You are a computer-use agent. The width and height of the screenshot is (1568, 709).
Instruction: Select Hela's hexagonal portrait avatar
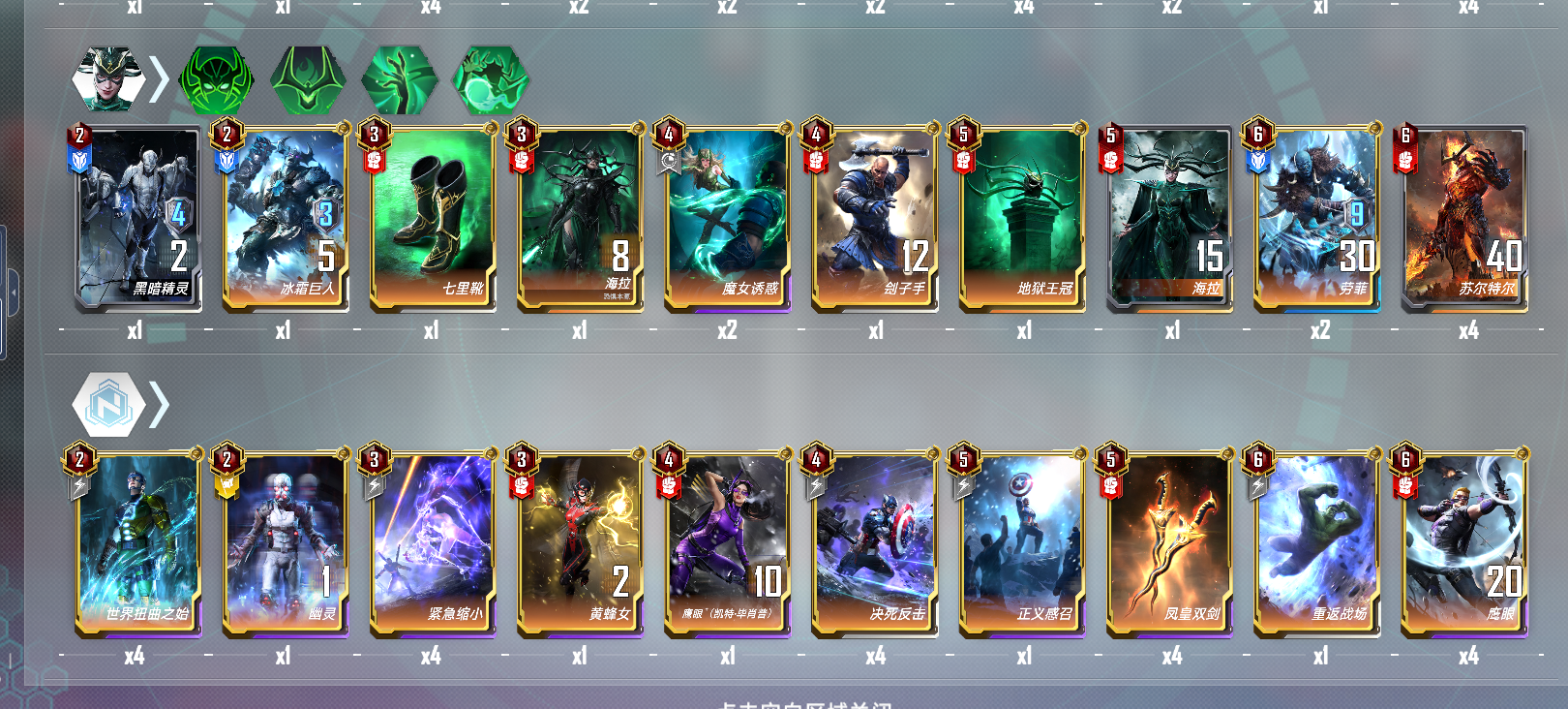(109, 77)
